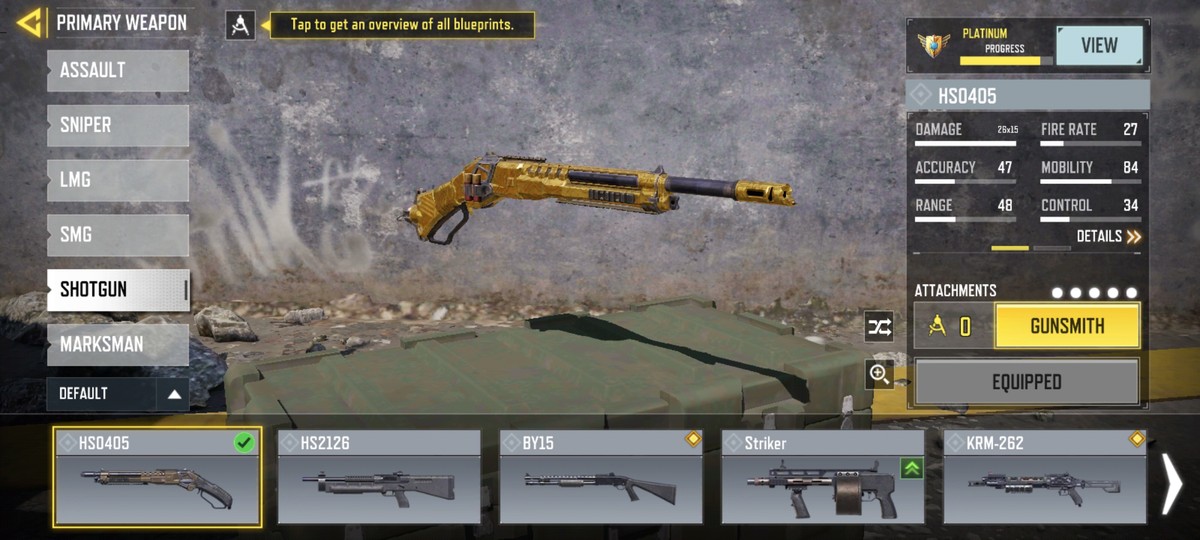The height and width of the screenshot is (540, 1200).
Task: Tap the shuffle arrows icon
Action: click(879, 327)
